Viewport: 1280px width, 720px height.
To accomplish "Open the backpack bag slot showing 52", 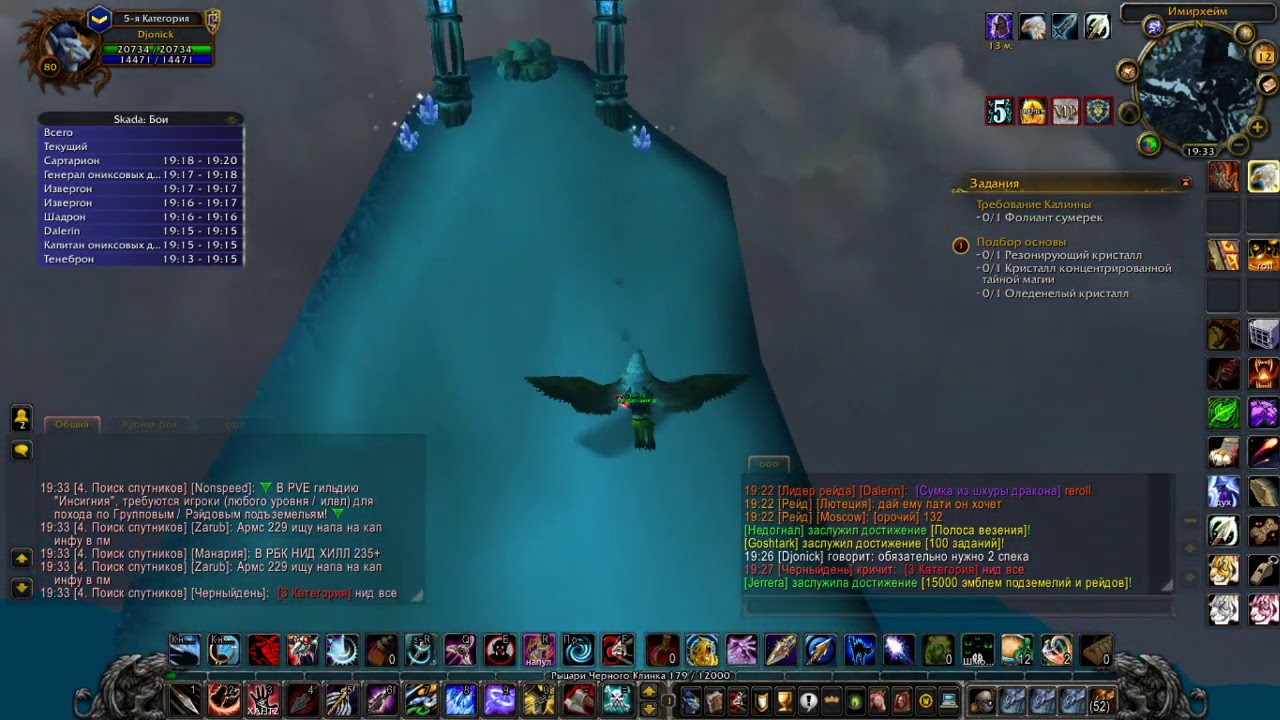I will click(1101, 700).
